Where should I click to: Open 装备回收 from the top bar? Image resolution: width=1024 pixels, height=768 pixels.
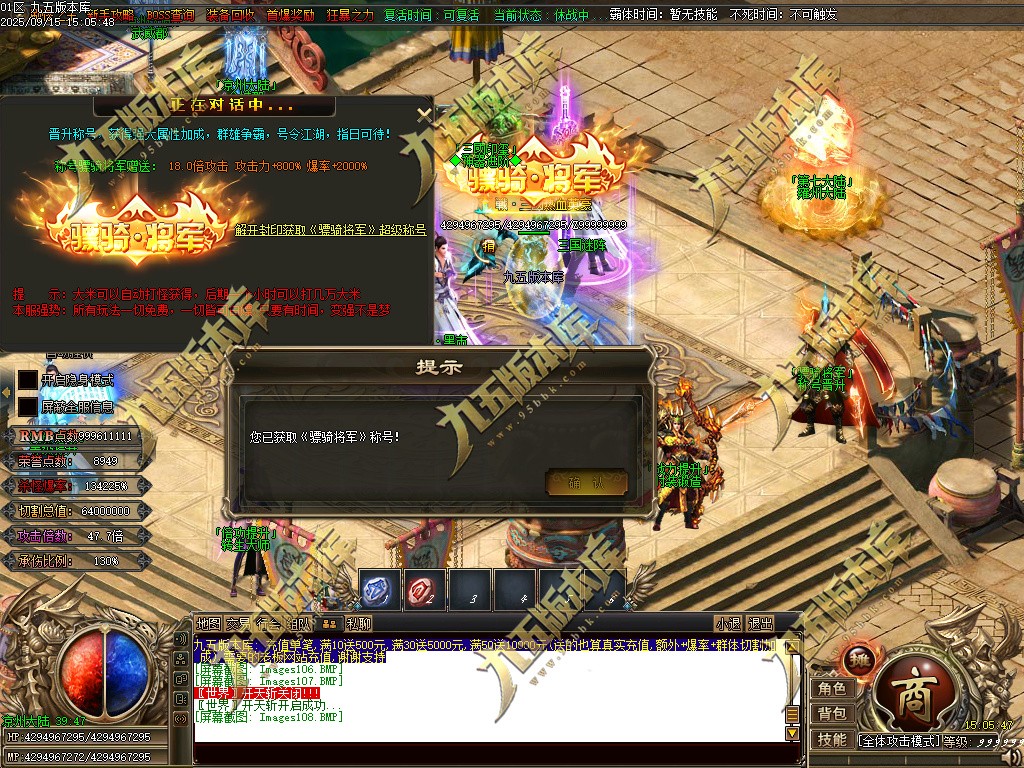pyautogui.click(x=231, y=16)
